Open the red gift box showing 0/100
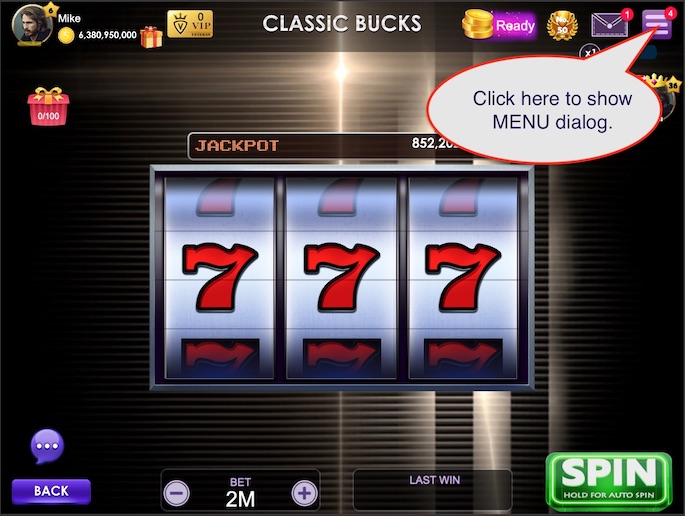 (x=45, y=104)
